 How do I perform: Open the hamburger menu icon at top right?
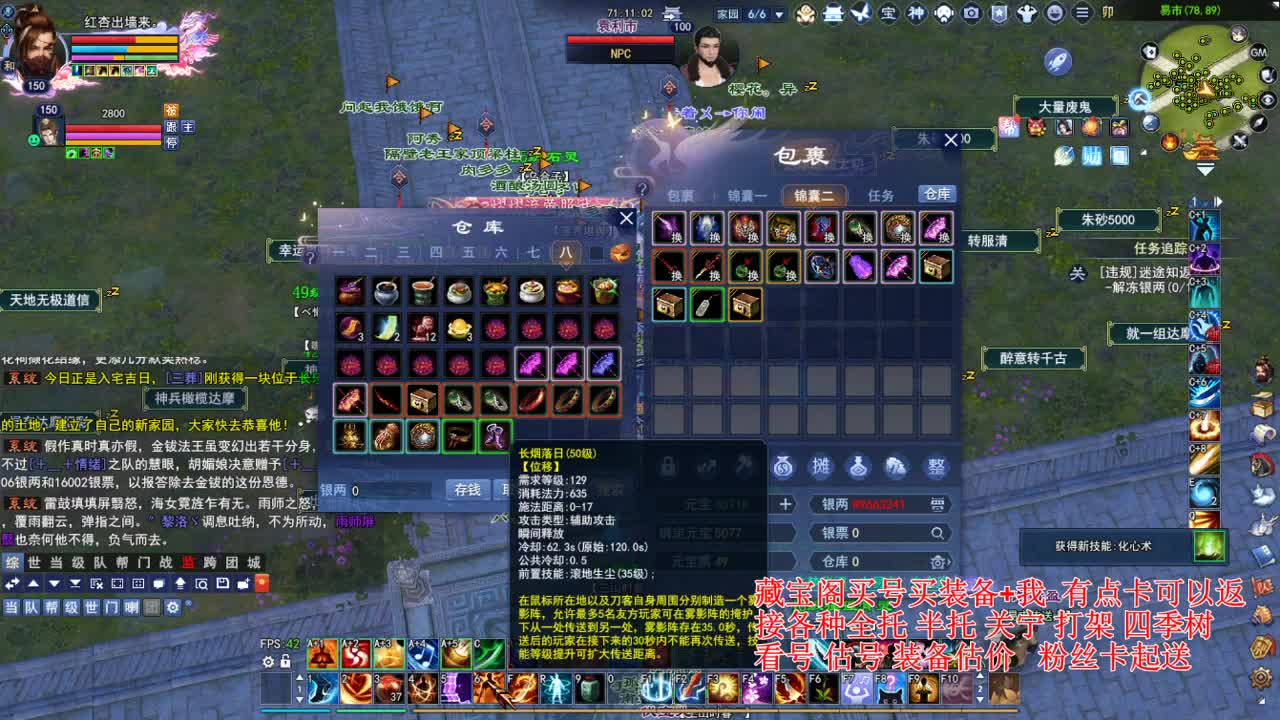[1082, 13]
